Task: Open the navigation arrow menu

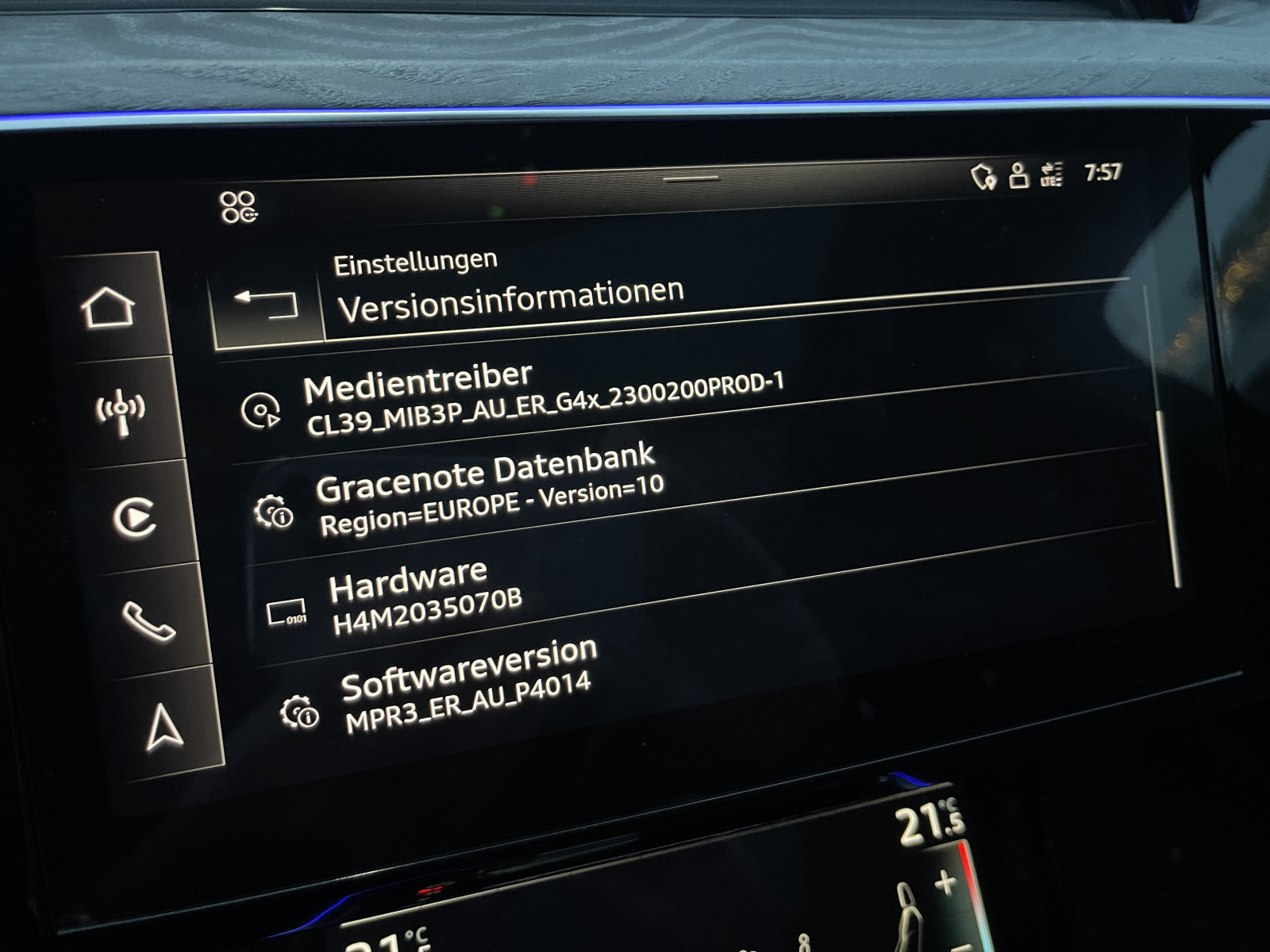Action: pyautogui.click(x=164, y=727)
